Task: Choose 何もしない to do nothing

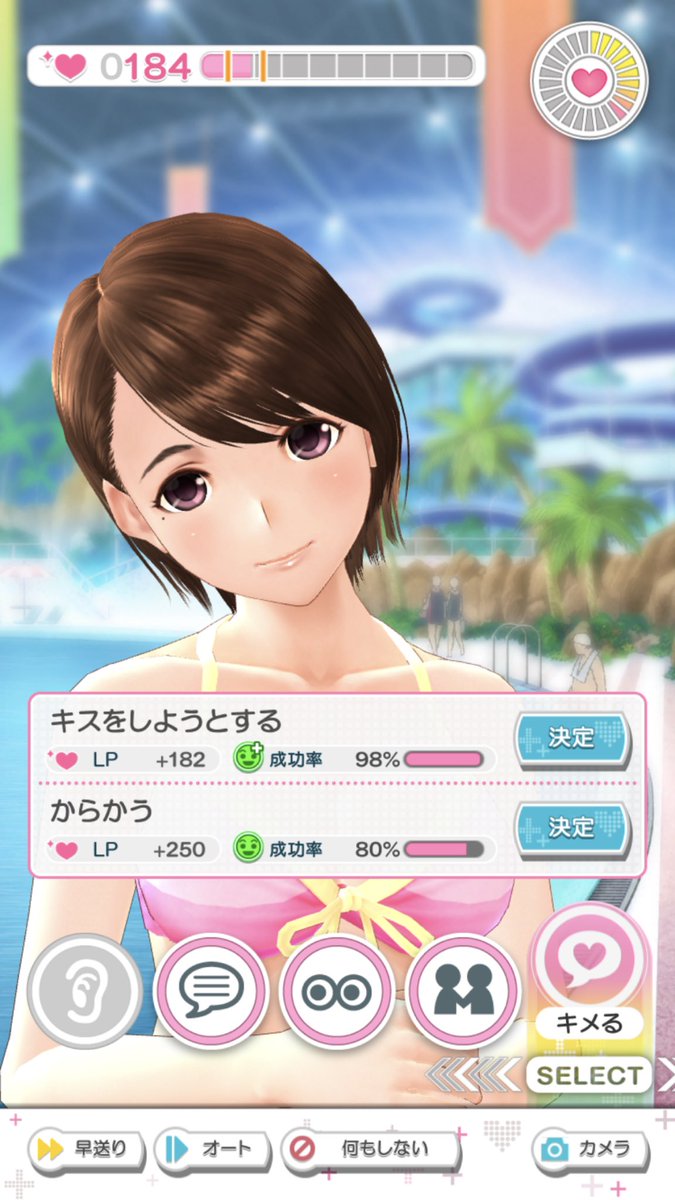Action: pyautogui.click(x=370, y=1148)
